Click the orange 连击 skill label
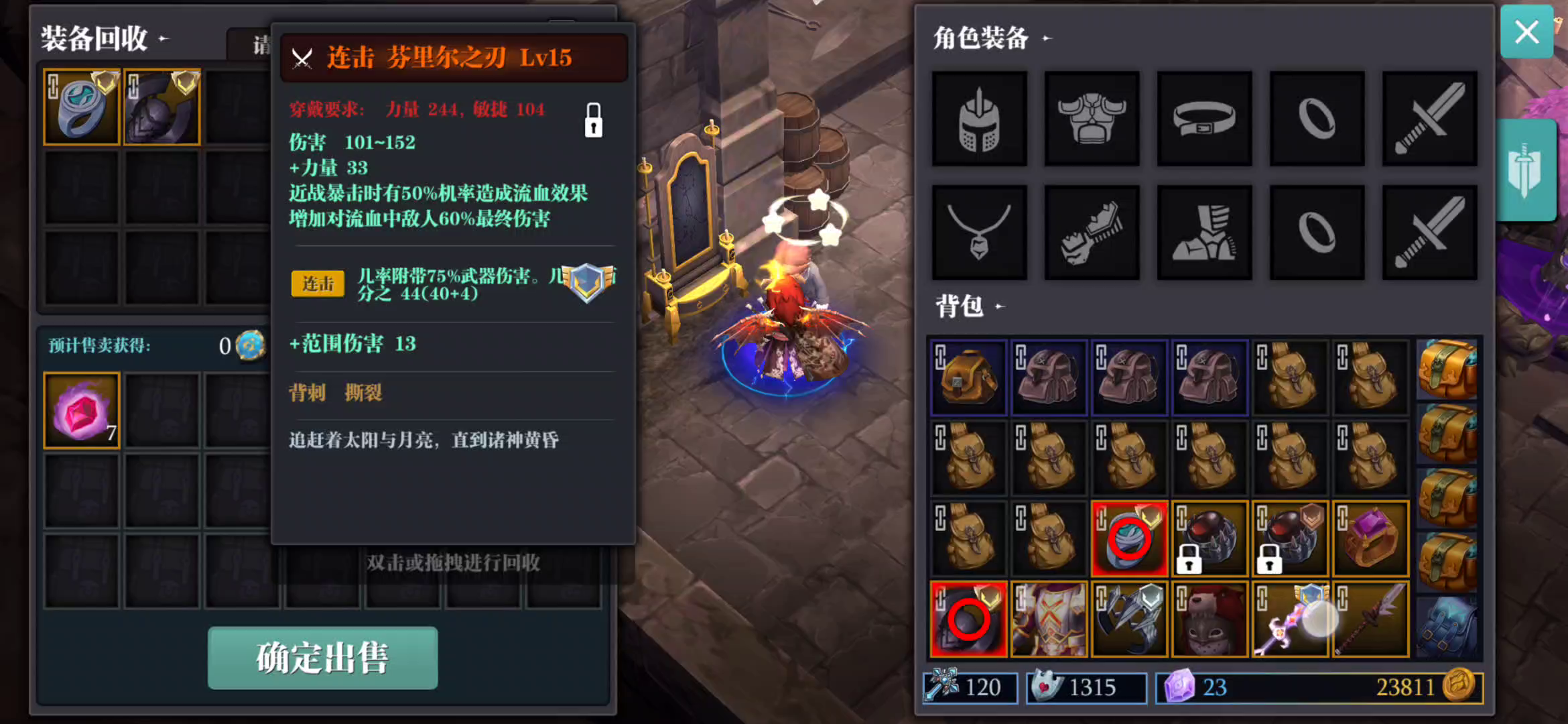Viewport: 1568px width, 724px height. point(317,284)
